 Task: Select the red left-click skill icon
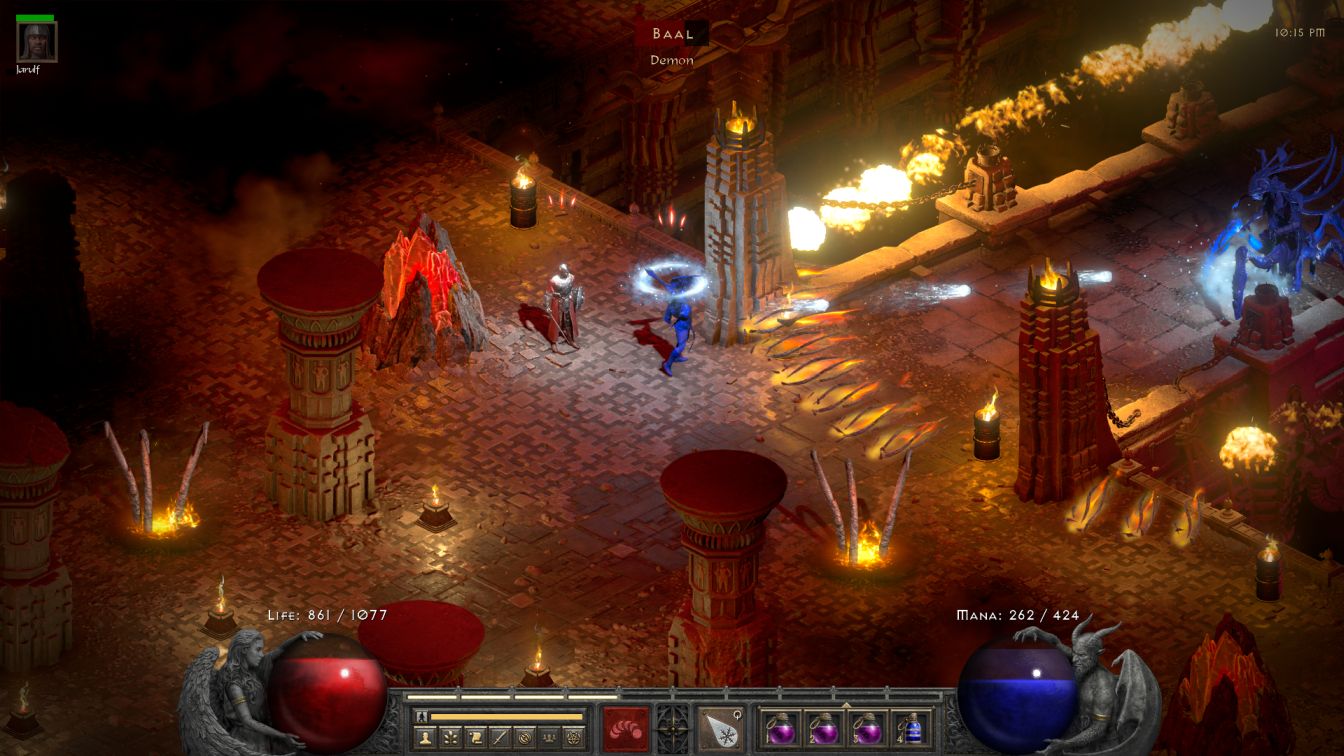tap(626, 728)
